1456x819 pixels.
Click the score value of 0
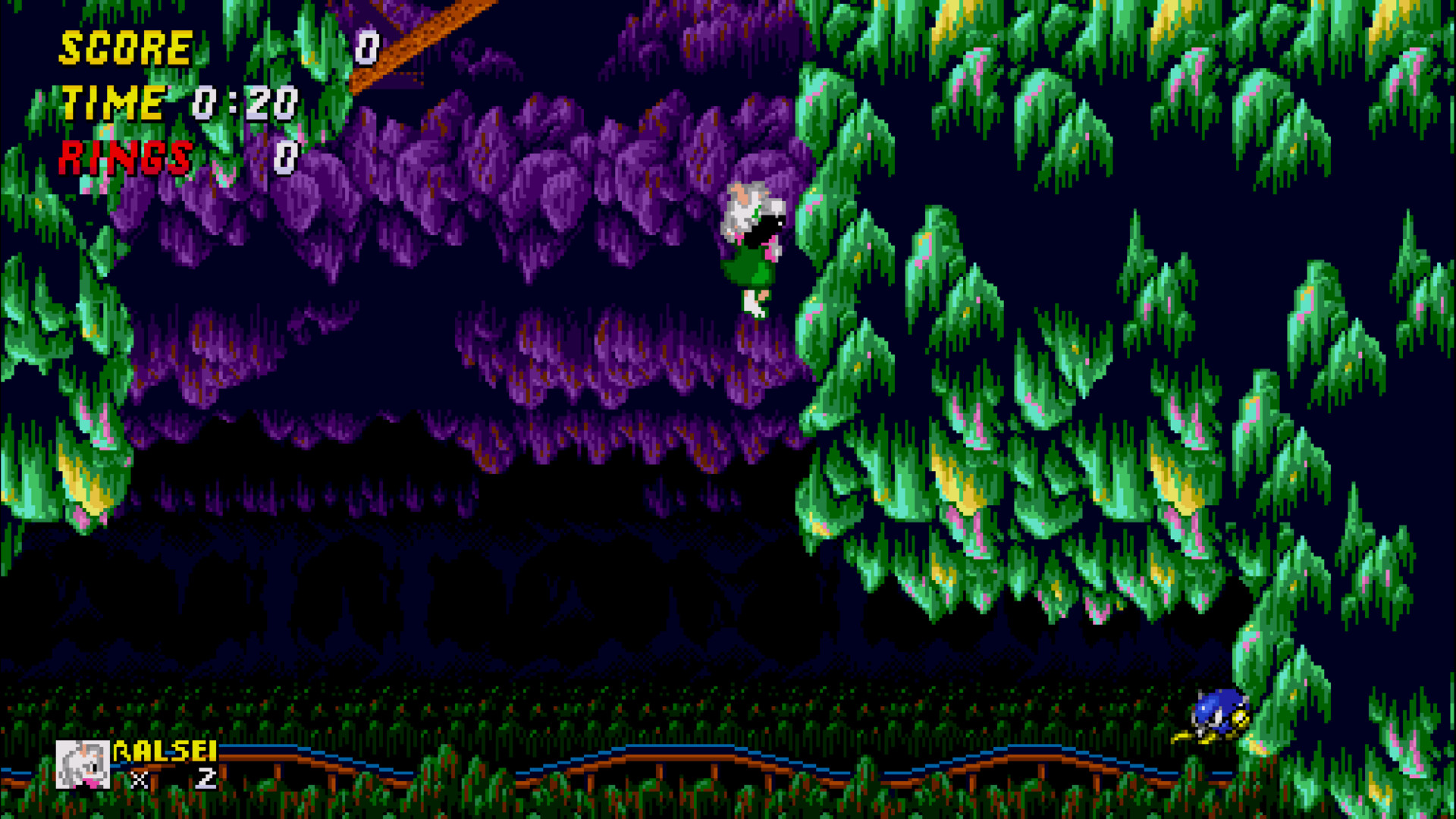click(x=367, y=47)
